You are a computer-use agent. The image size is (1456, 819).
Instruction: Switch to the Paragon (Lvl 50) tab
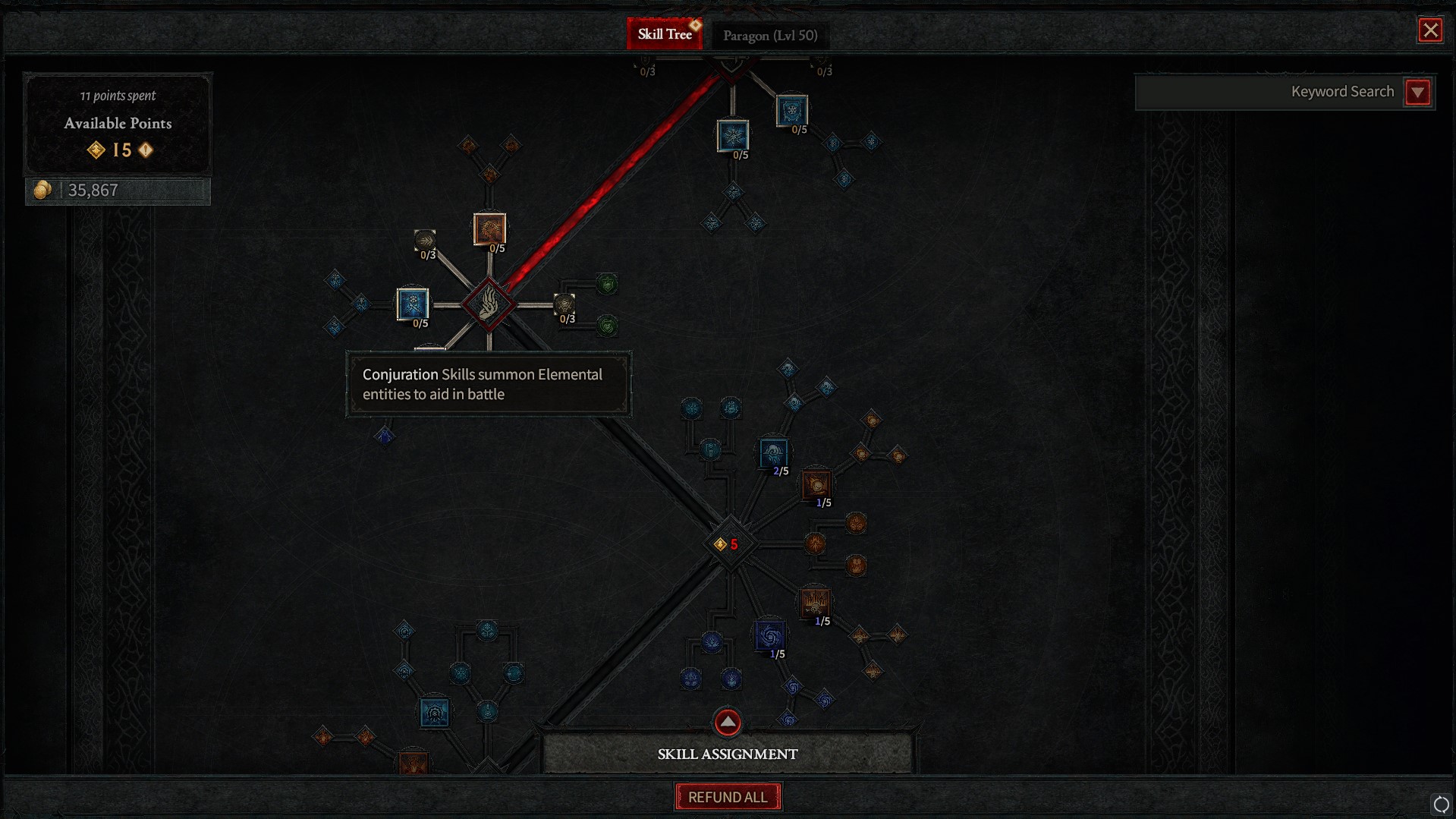click(769, 35)
